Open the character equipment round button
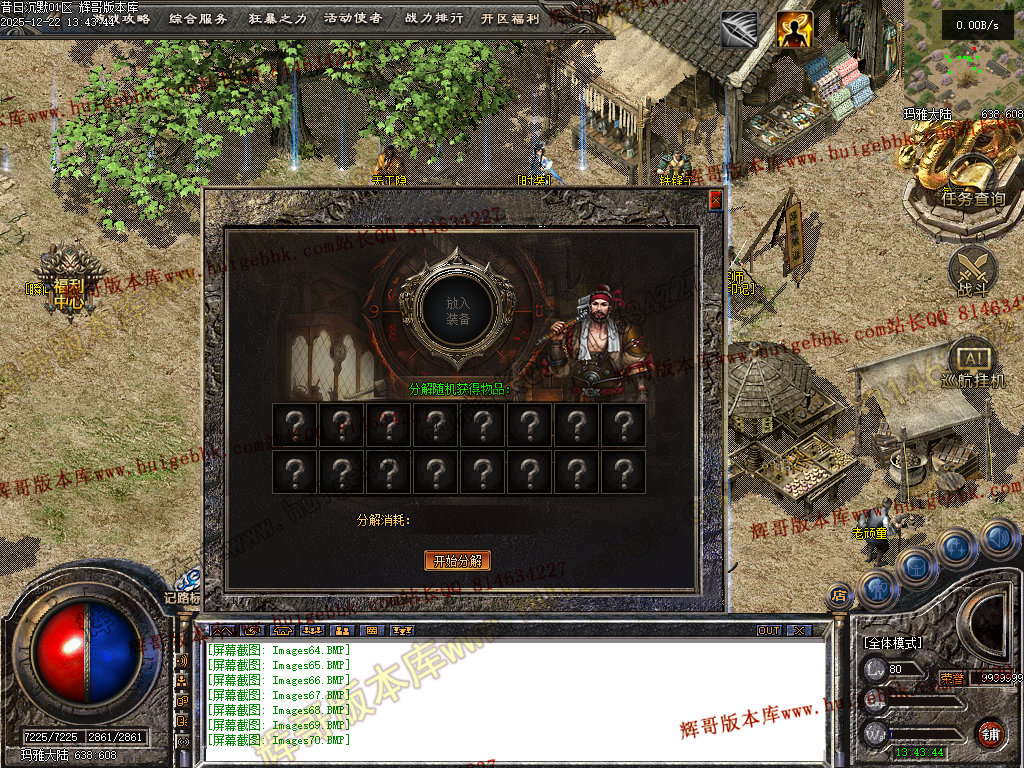1024x768 pixels. (x=878, y=587)
